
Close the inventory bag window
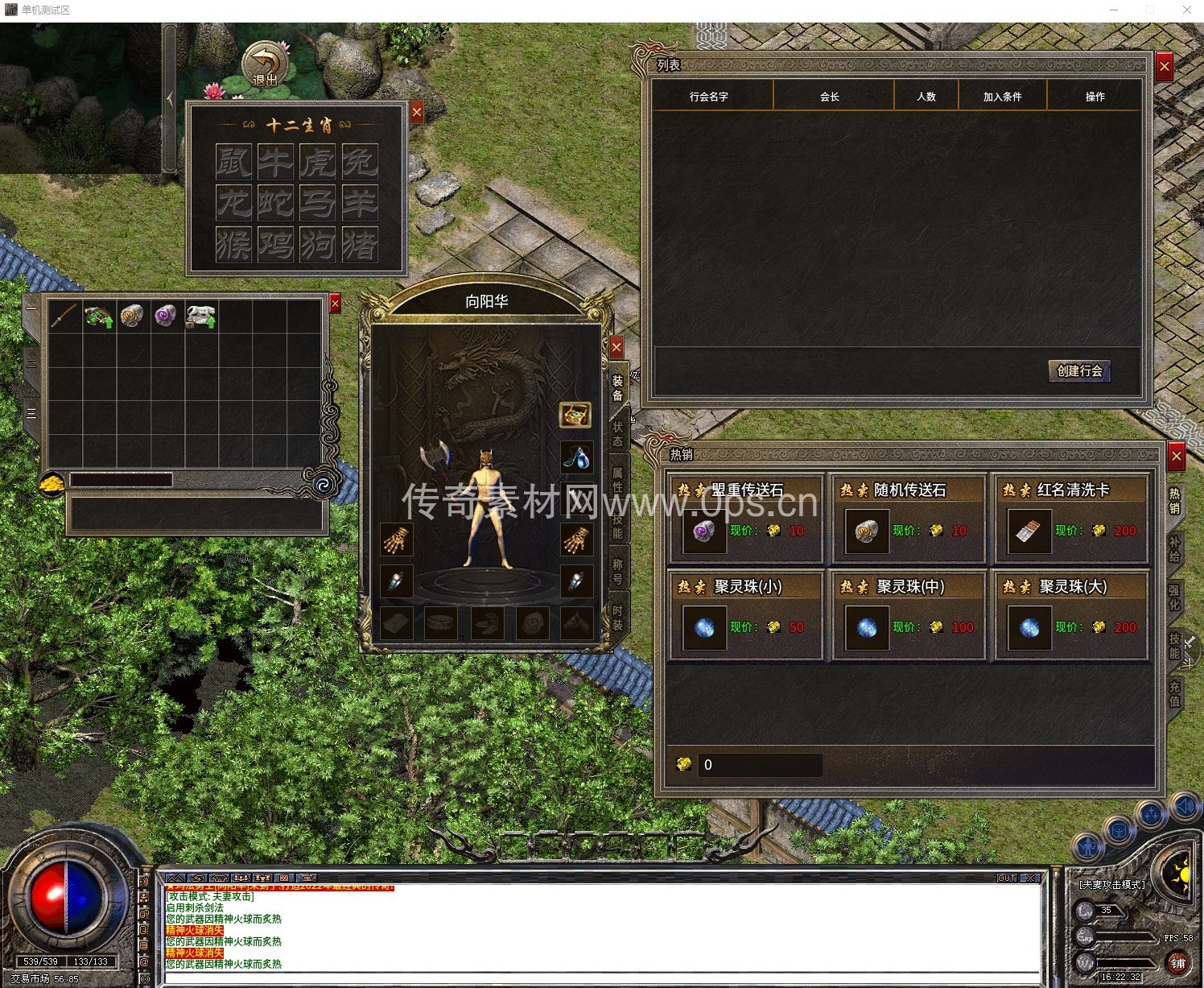click(x=336, y=303)
